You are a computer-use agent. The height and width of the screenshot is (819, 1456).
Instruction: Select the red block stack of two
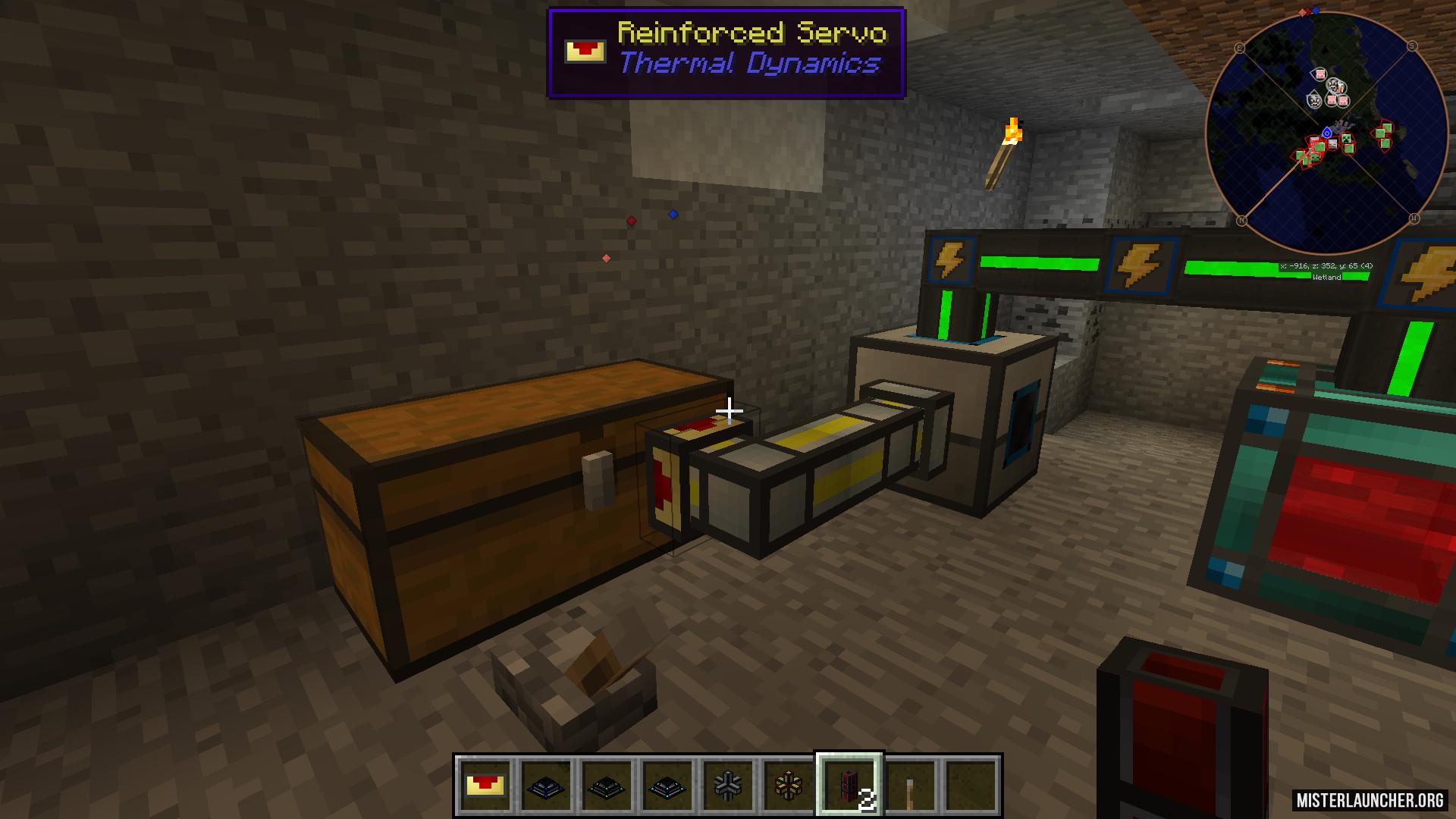[x=849, y=786]
